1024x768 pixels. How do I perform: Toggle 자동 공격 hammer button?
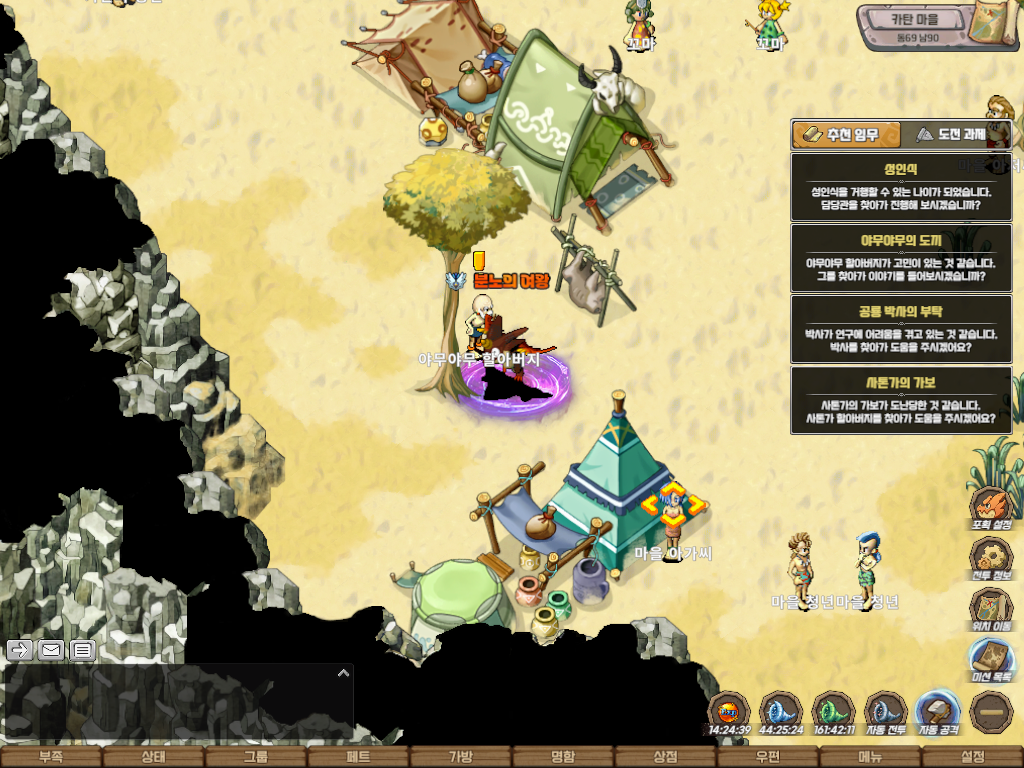(x=938, y=712)
